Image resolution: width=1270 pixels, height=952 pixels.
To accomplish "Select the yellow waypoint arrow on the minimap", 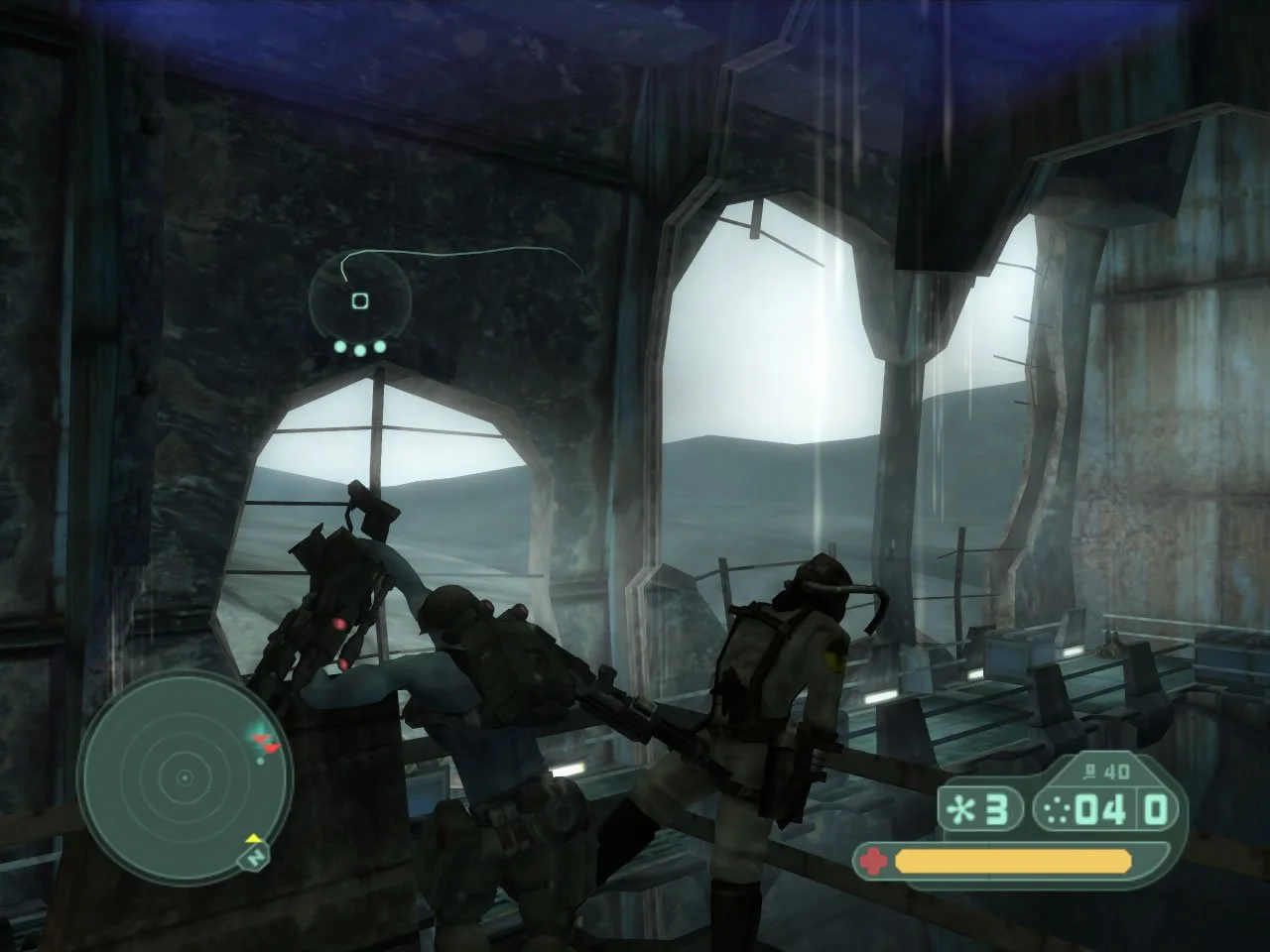I will [254, 838].
